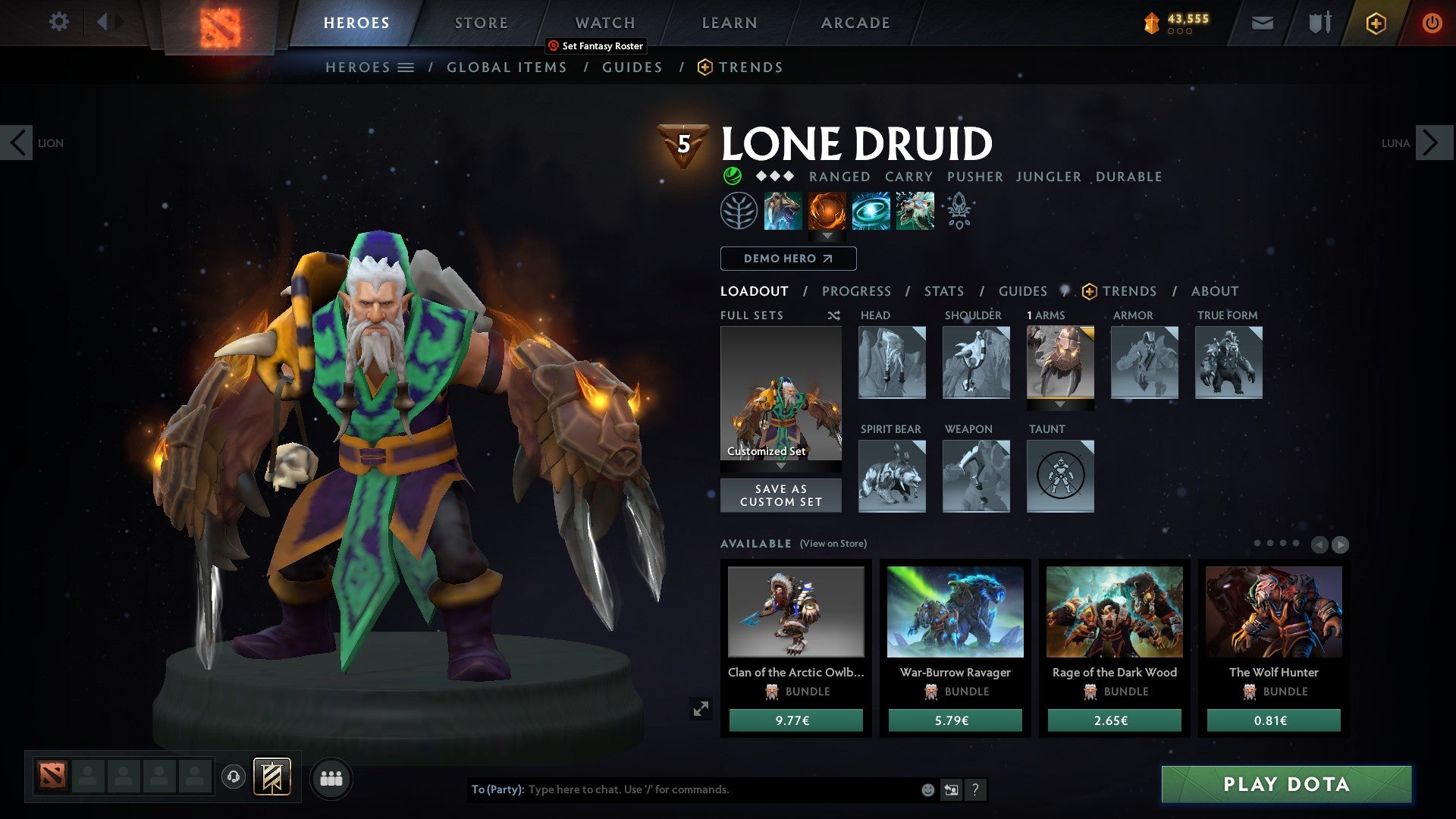
Task: Click the Aghanim's Scepter upgrade icon
Action: (x=959, y=212)
